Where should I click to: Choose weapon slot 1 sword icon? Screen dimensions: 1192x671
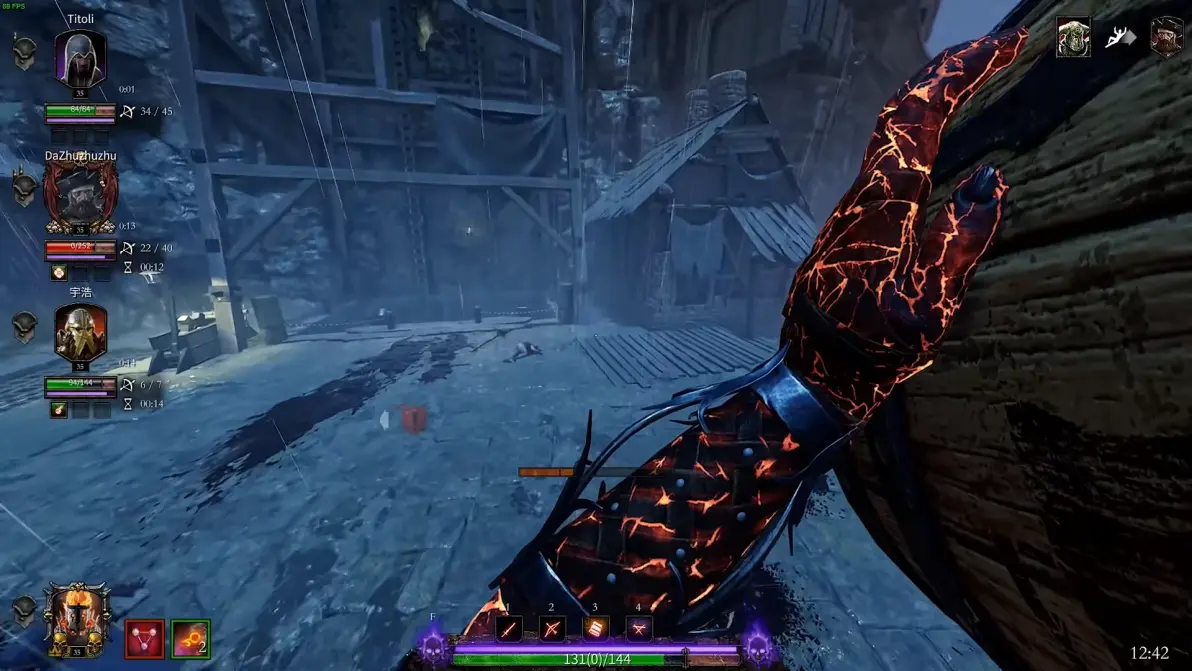[509, 629]
